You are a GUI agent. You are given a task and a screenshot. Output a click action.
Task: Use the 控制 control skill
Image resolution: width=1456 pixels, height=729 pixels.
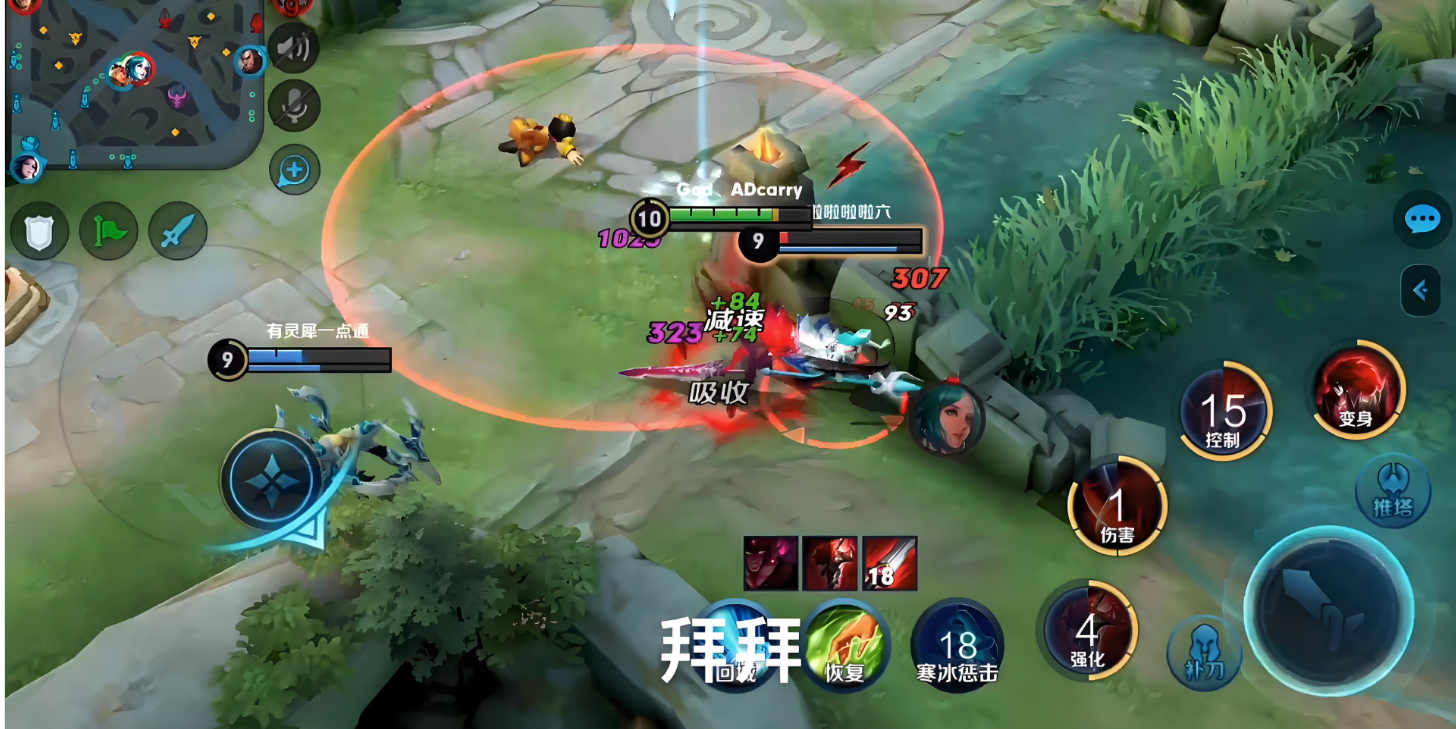coord(1223,412)
